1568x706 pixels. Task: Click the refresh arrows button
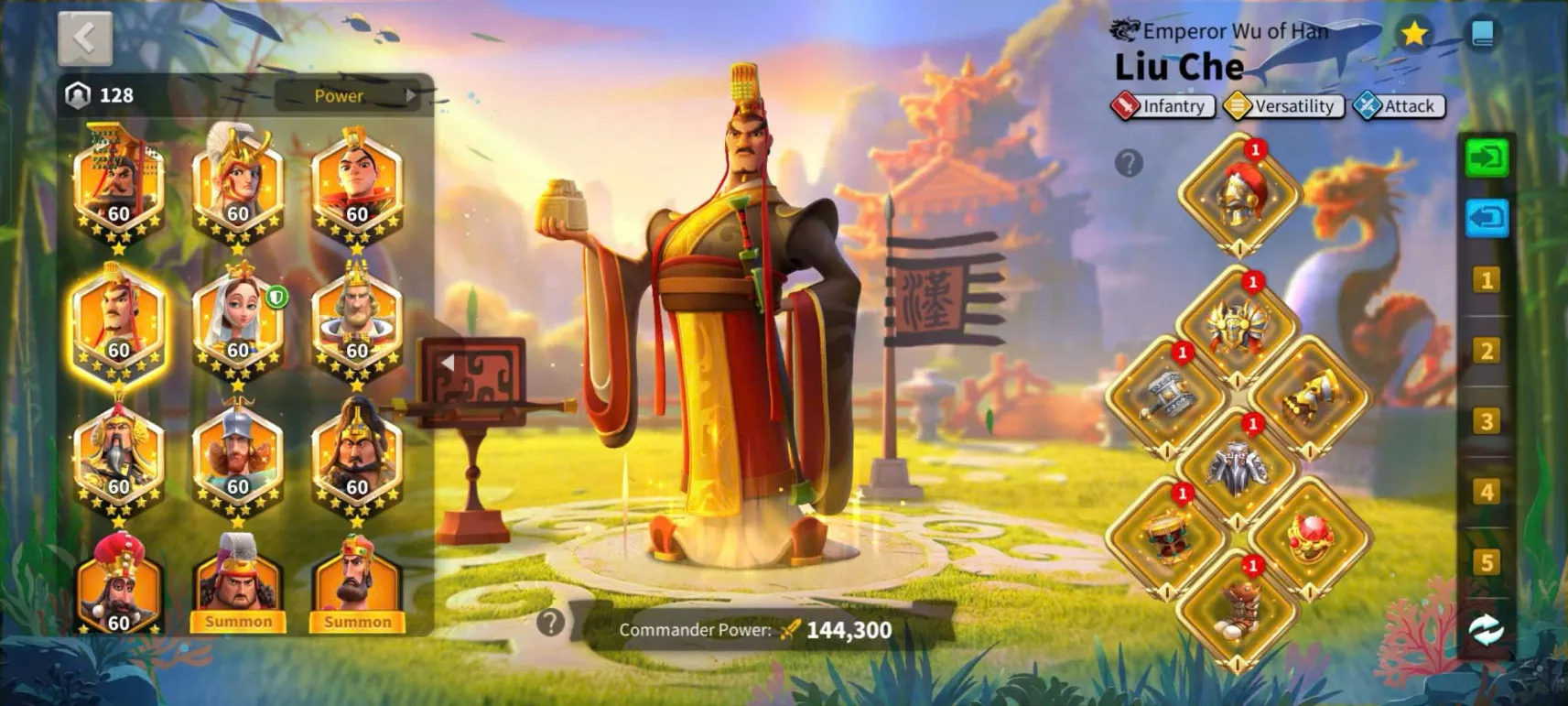click(x=1487, y=630)
